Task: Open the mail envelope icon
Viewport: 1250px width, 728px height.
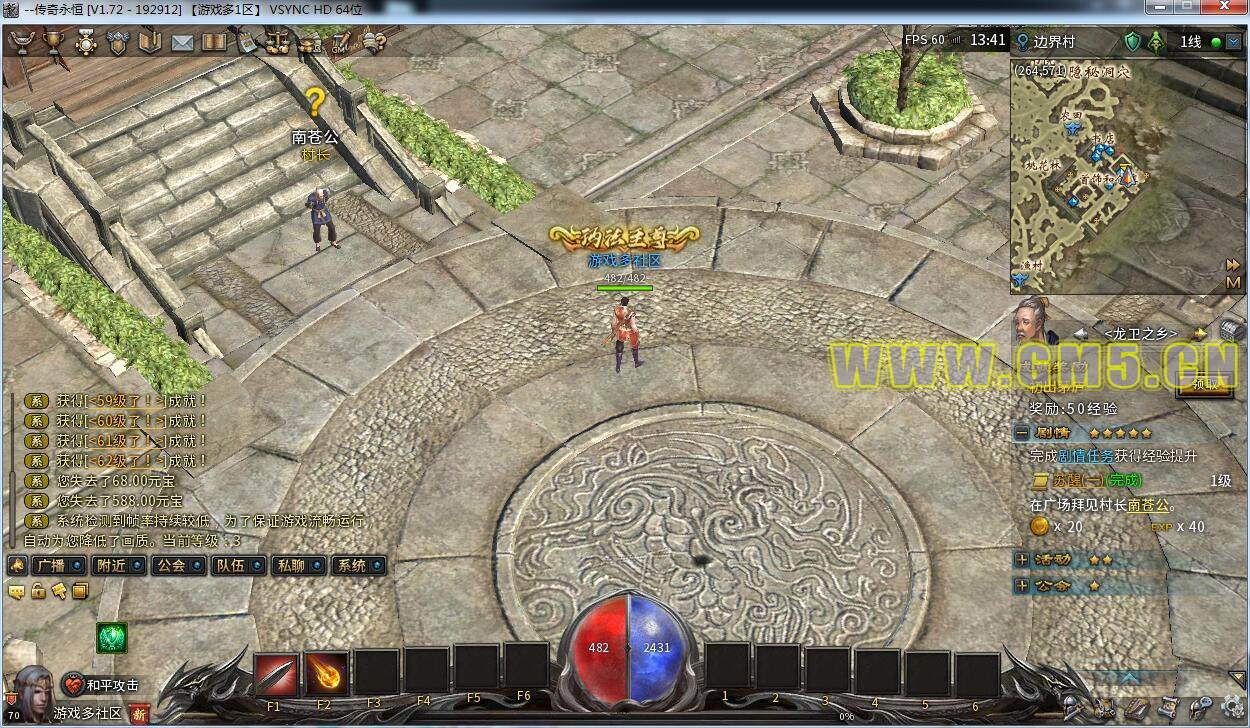Action: (182, 42)
